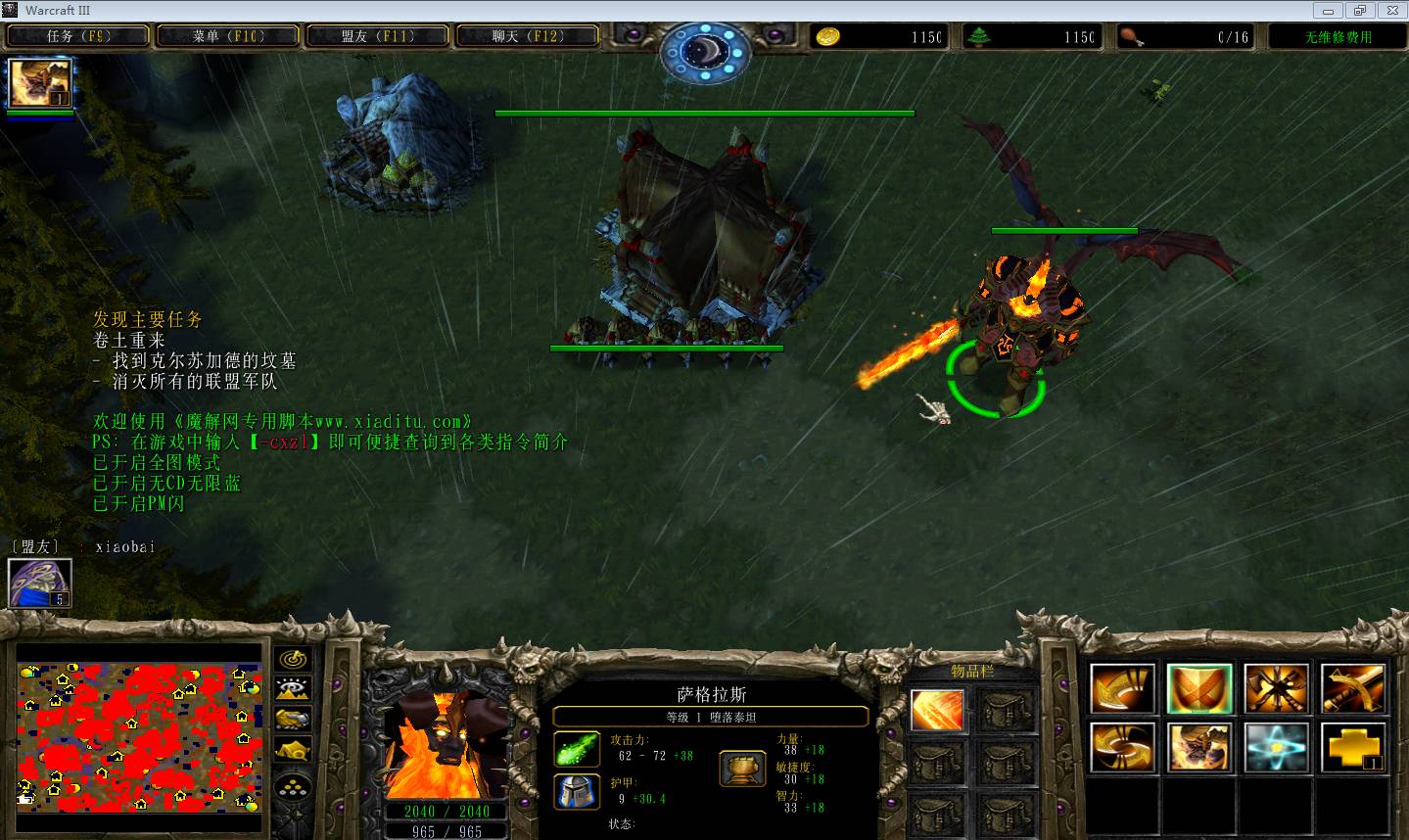1409x840 pixels.
Task: Toggle creep camp display on minimap
Action: click(293, 751)
